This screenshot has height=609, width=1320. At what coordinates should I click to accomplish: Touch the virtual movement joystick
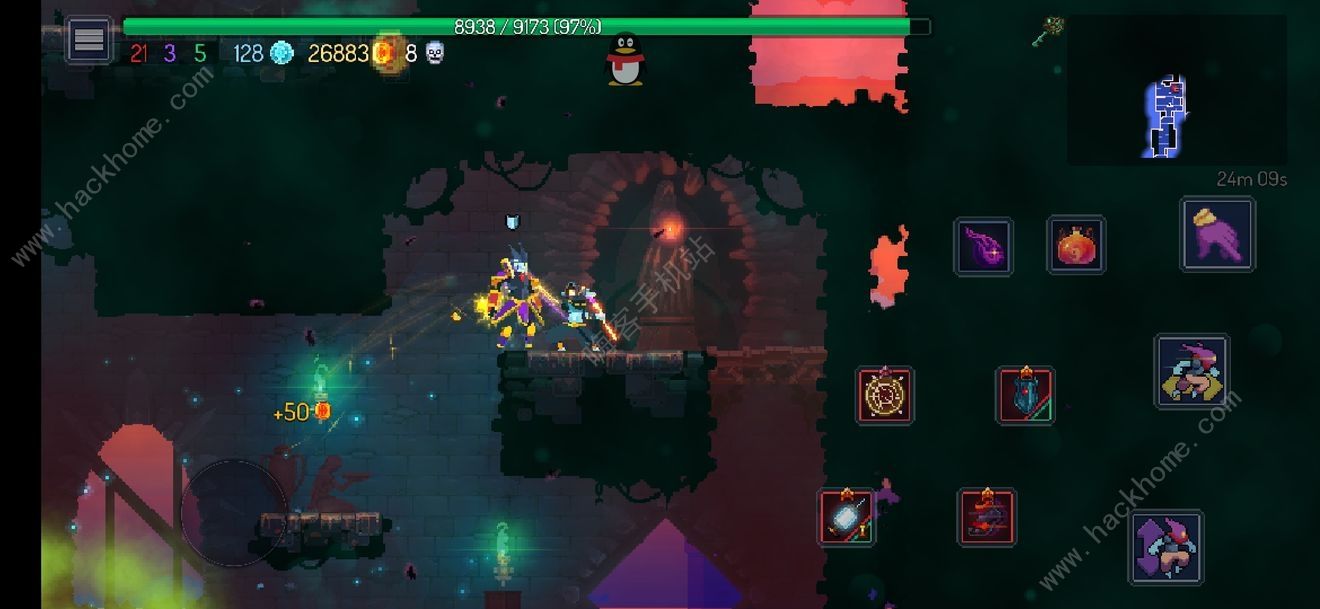point(234,513)
